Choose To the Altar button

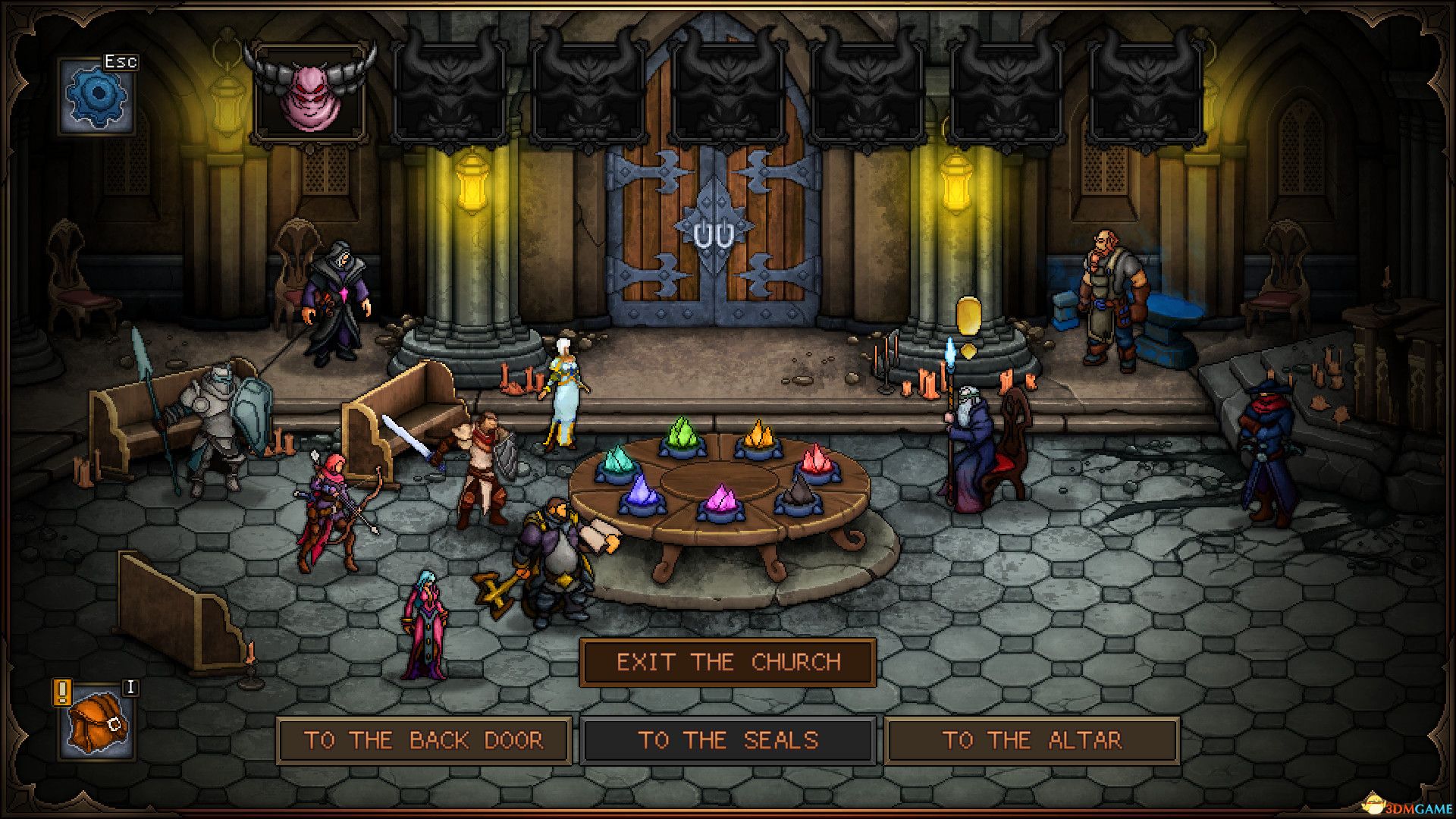pos(1031,740)
